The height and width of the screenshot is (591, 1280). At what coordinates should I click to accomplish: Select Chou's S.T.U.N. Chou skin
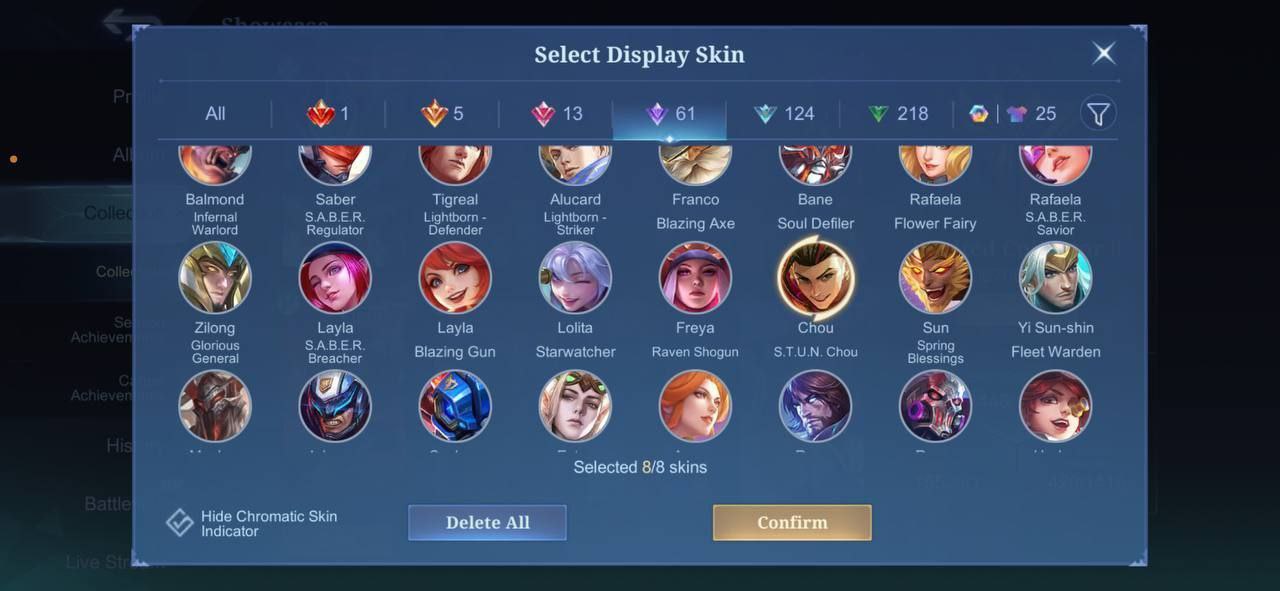point(815,278)
